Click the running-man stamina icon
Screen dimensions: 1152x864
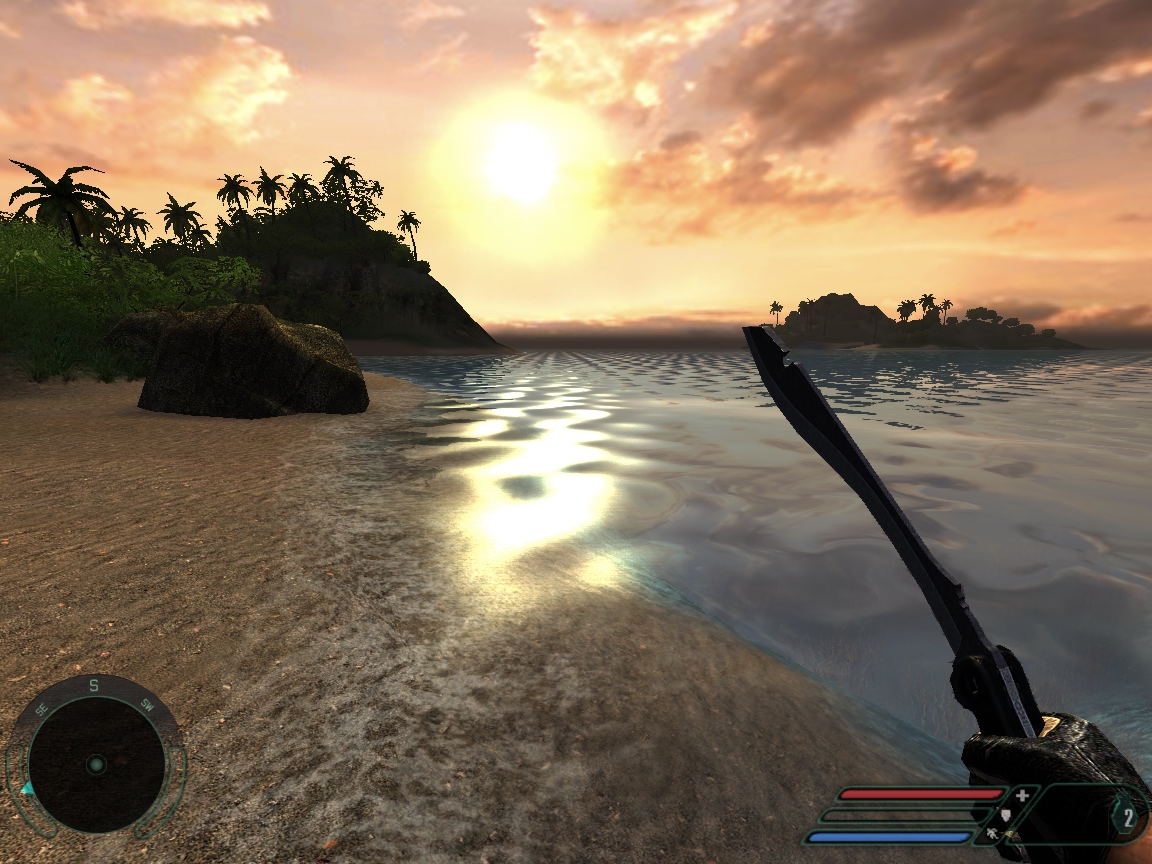(993, 833)
